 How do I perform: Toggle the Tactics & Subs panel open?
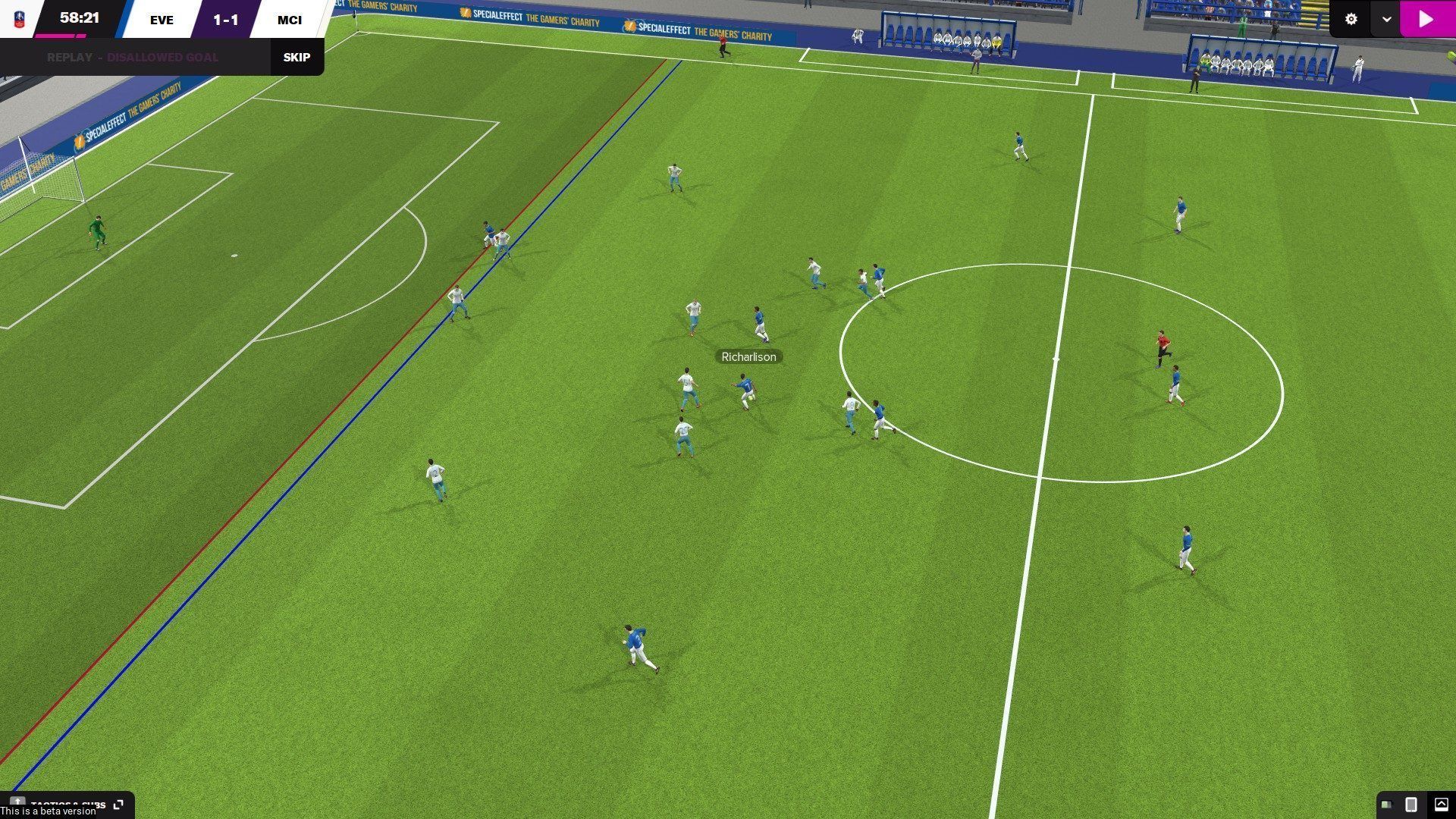click(68, 805)
